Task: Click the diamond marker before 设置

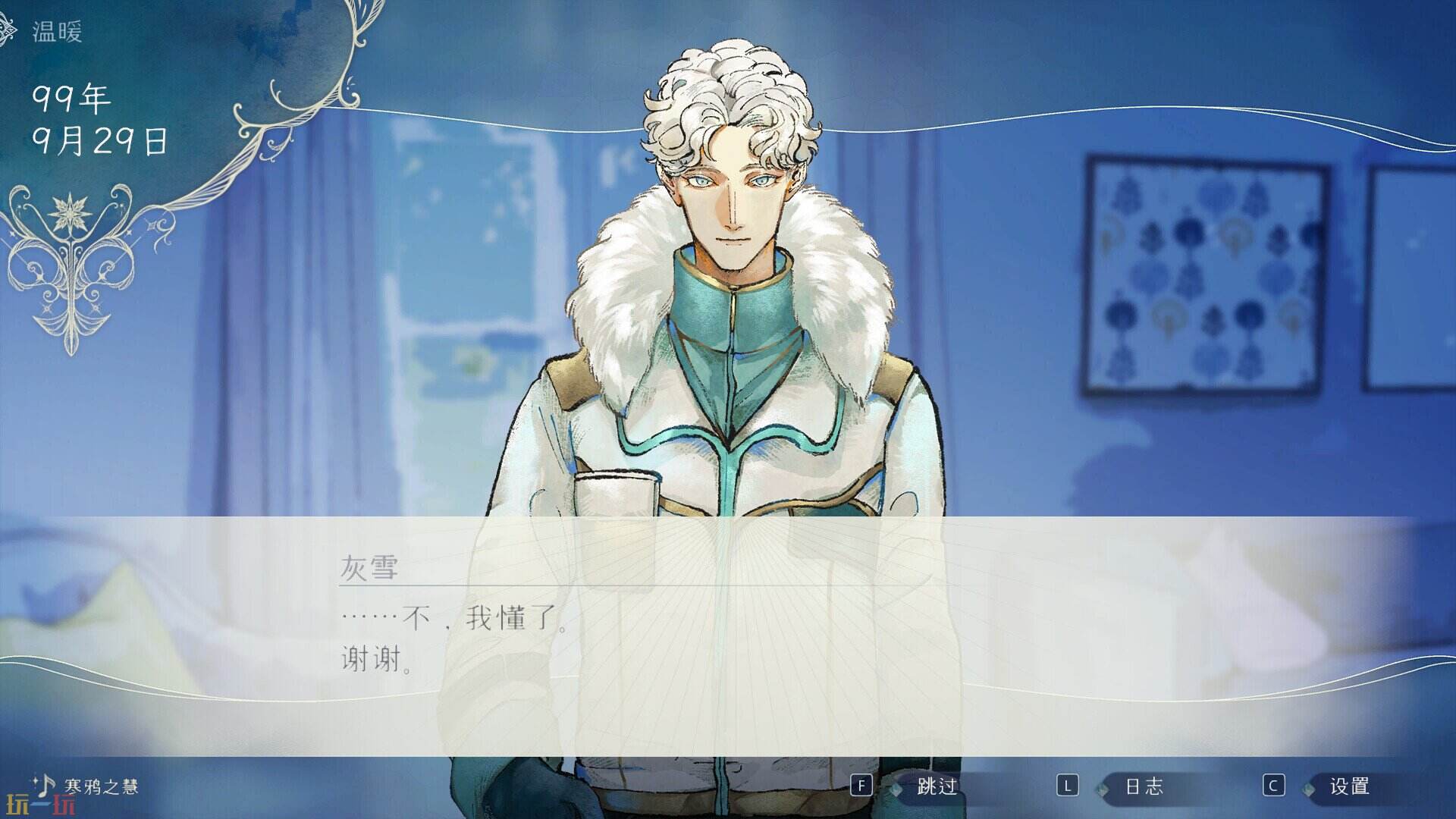Action: point(1309,789)
